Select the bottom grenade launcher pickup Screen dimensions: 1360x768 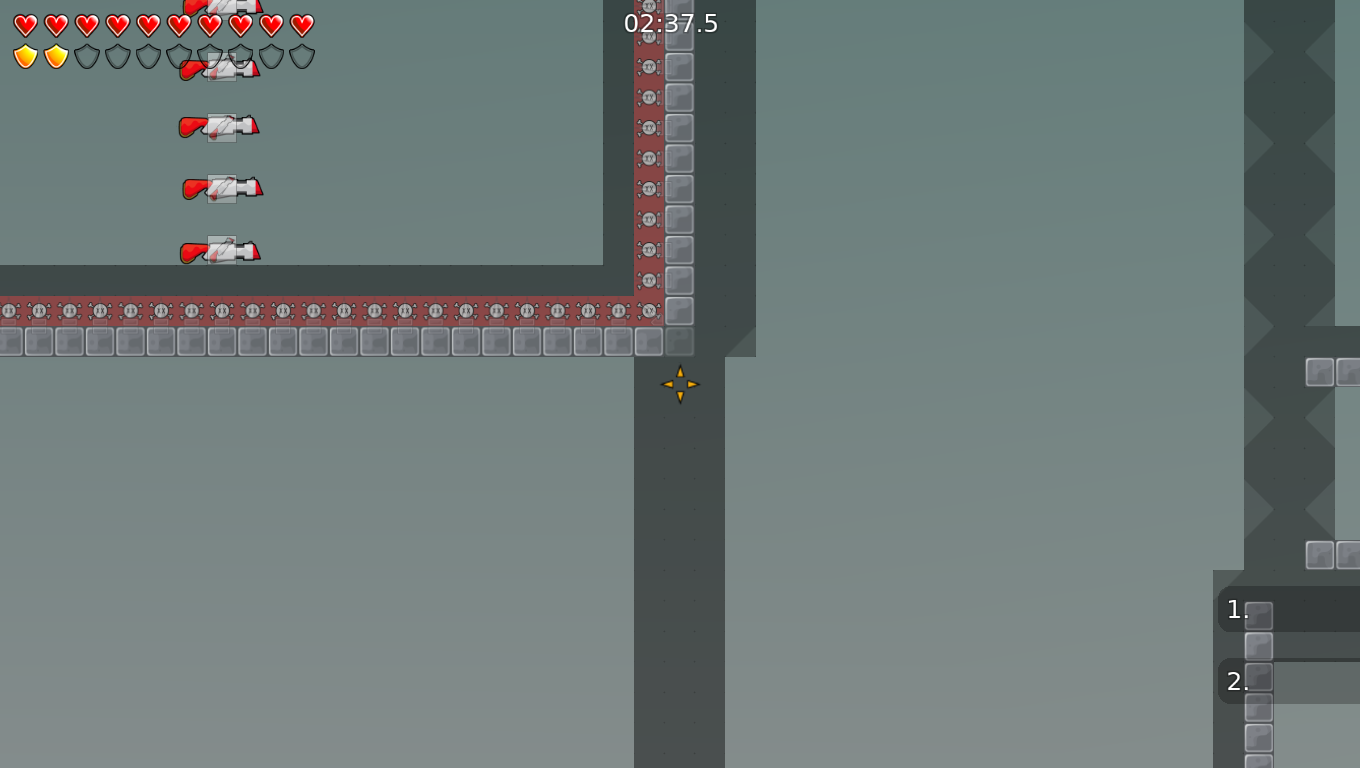click(218, 251)
